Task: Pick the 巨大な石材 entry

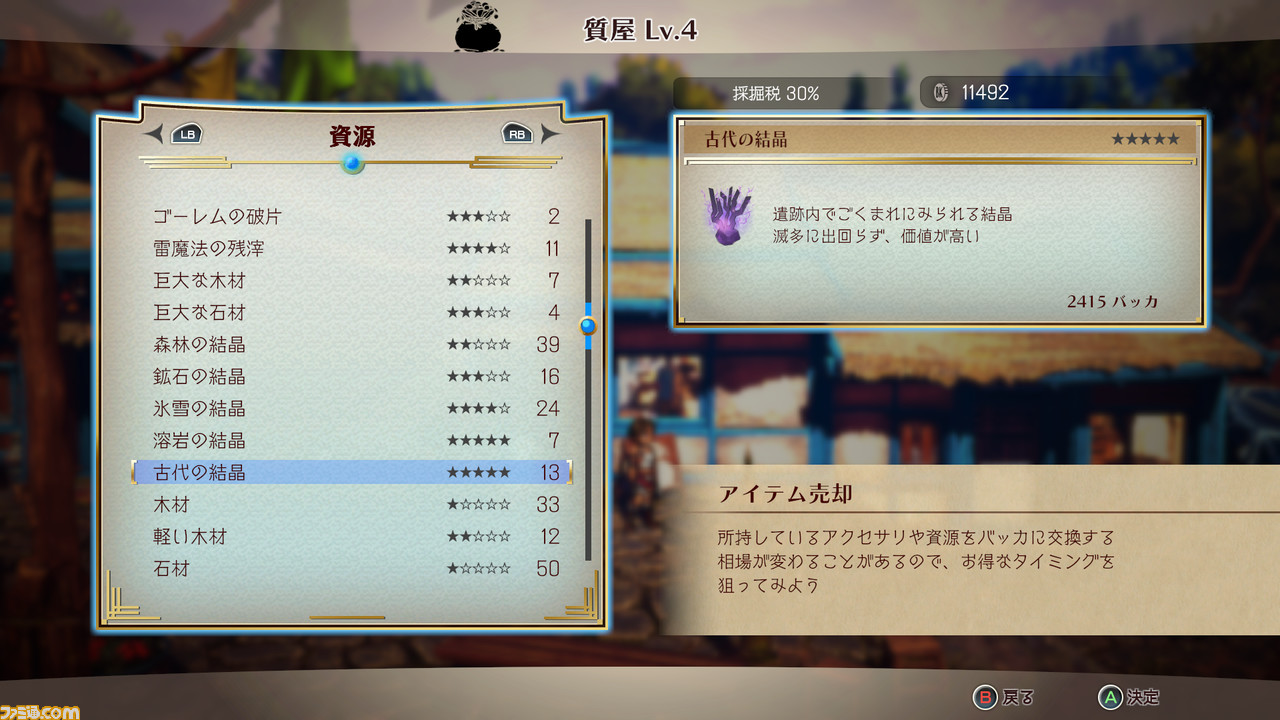Action: click(x=350, y=312)
